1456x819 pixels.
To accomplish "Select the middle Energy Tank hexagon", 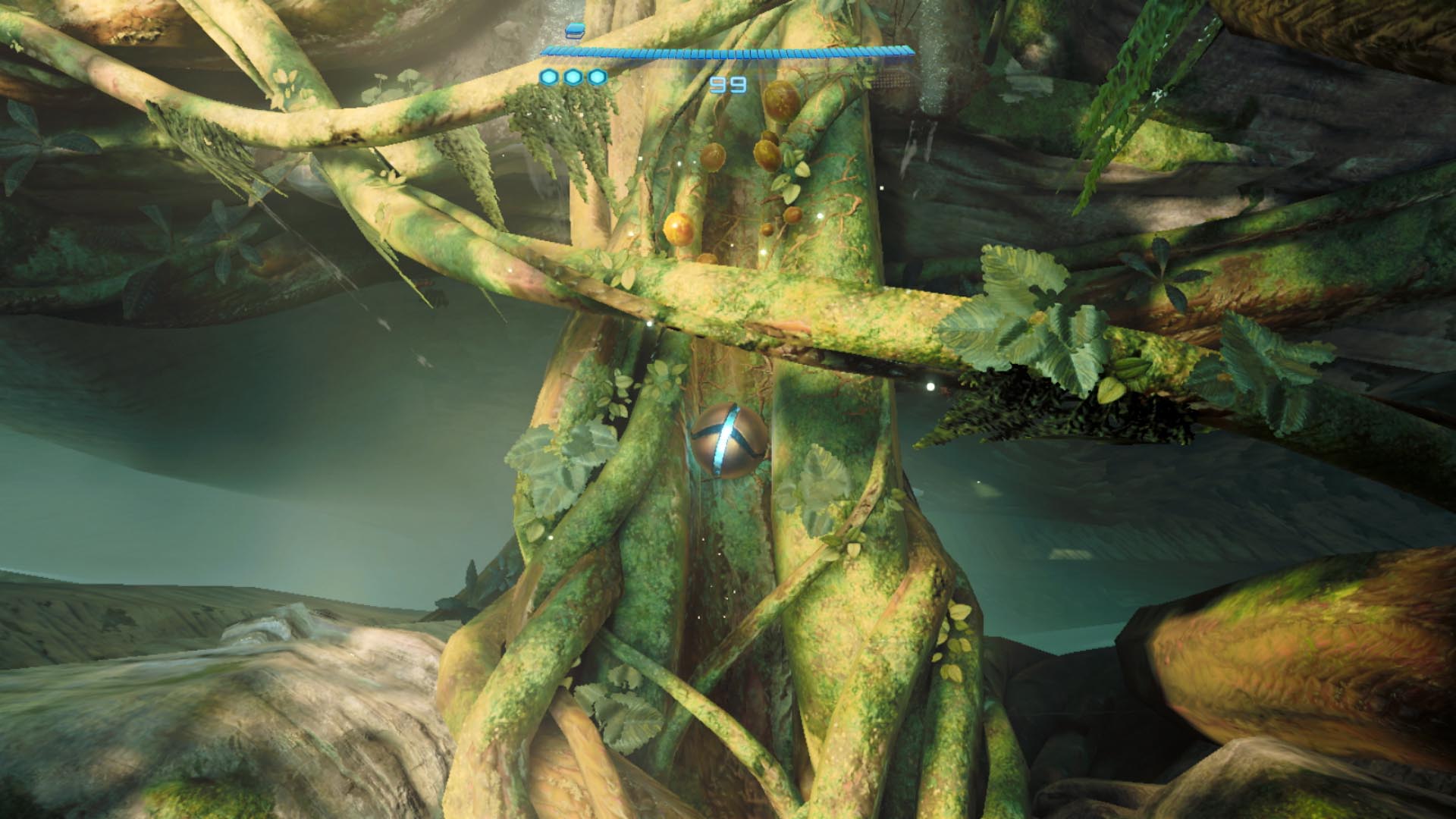I will [574, 76].
